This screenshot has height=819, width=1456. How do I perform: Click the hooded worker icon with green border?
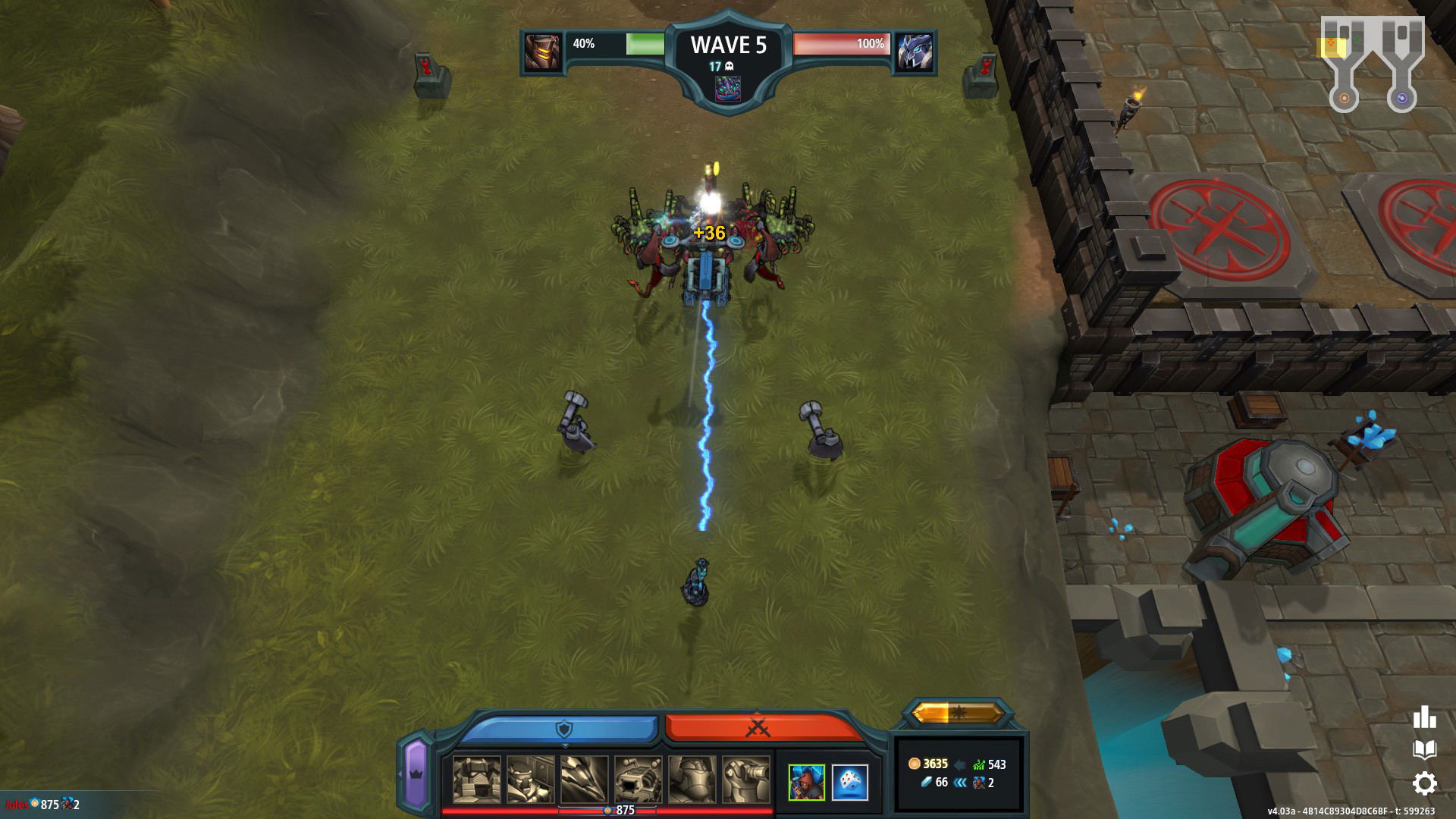tap(806, 782)
